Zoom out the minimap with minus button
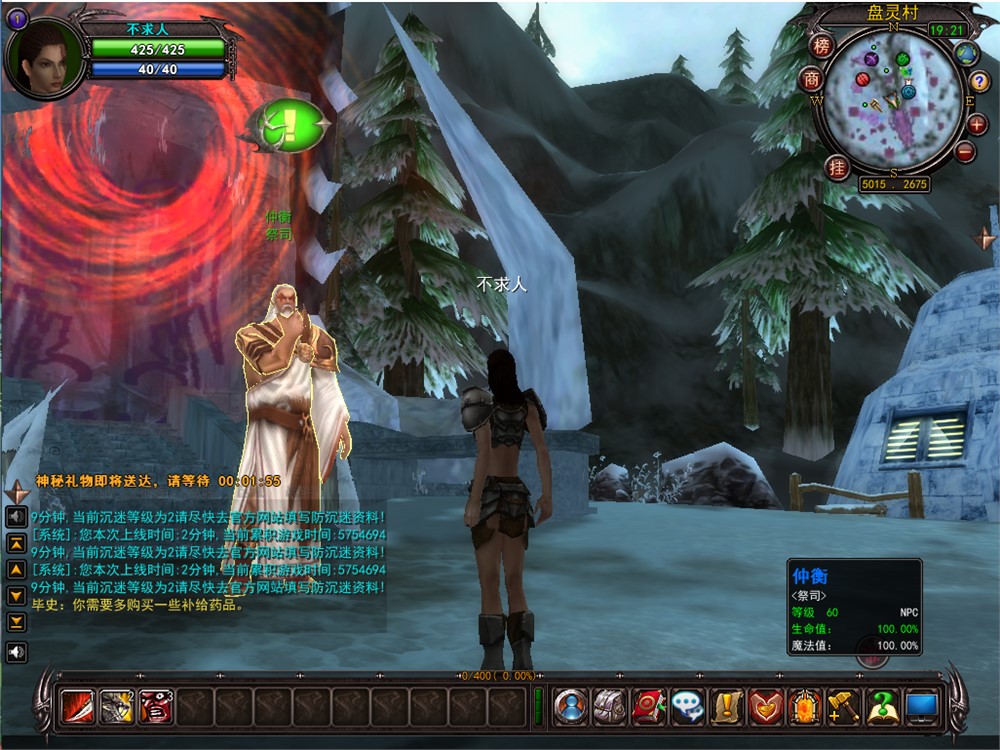 point(965,152)
